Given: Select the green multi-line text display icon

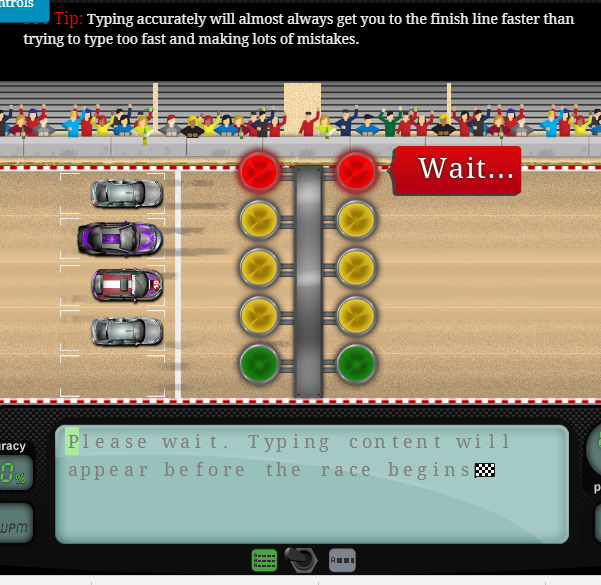Looking at the screenshot, I should coord(265,560).
